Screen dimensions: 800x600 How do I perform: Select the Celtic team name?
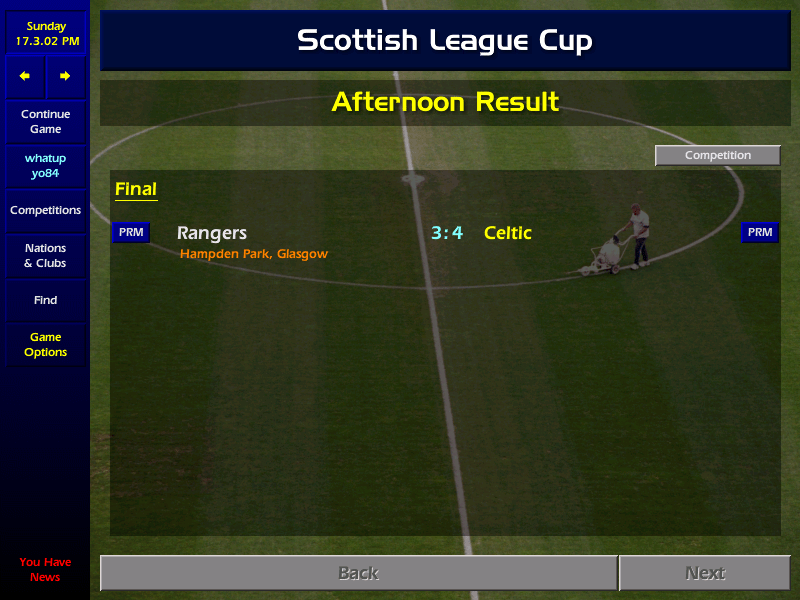508,233
